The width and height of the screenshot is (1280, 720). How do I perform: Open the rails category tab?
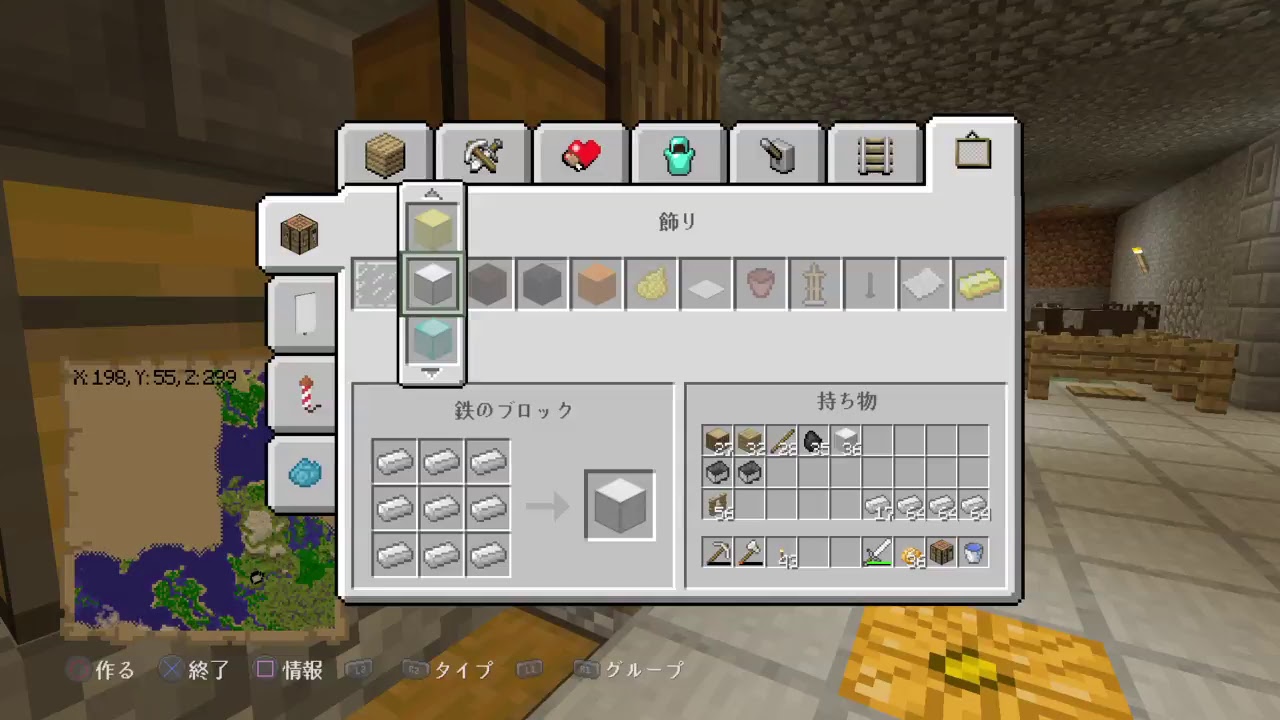[x=875, y=152]
